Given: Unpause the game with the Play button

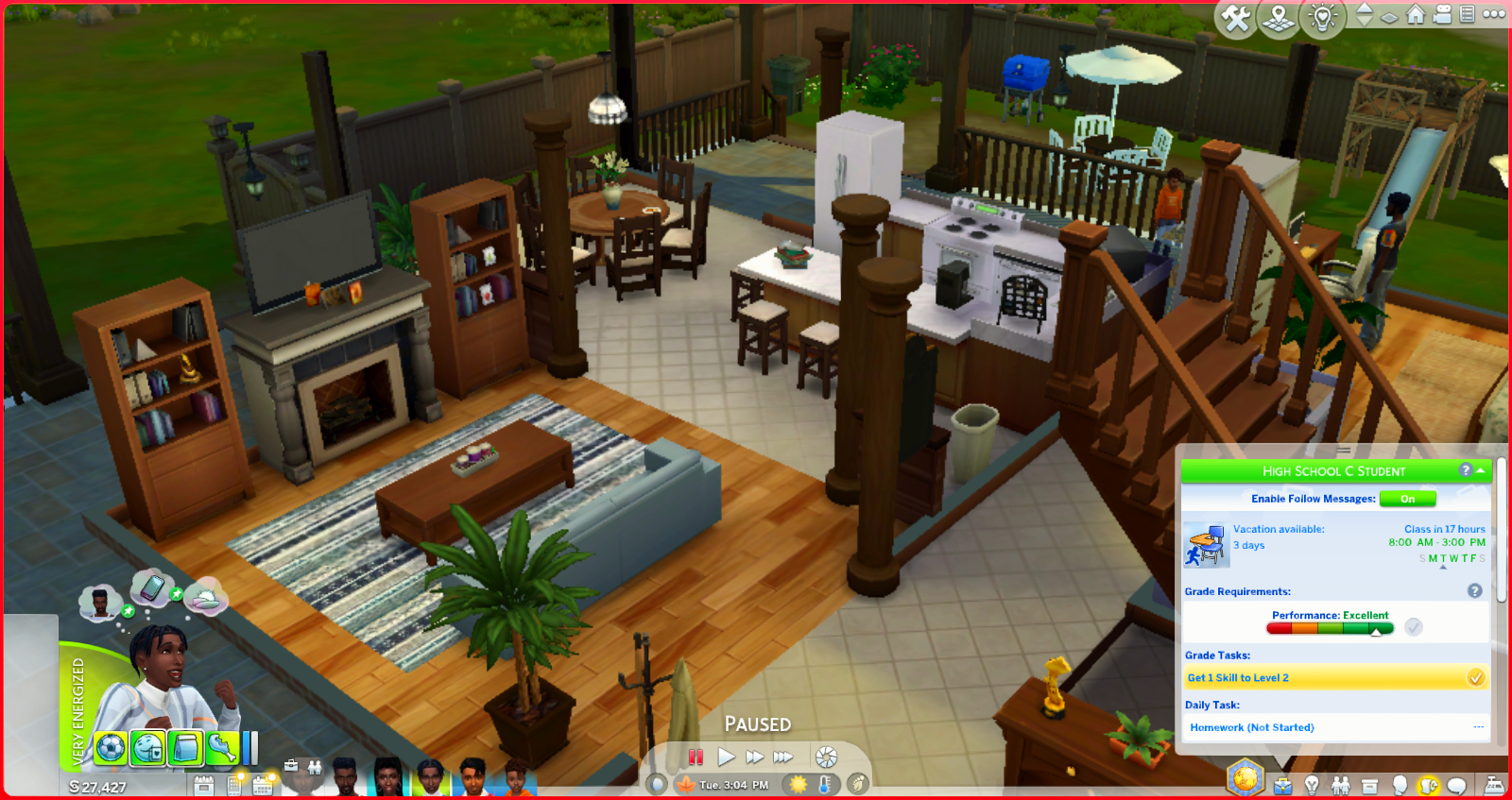Looking at the screenshot, I should point(726,756).
